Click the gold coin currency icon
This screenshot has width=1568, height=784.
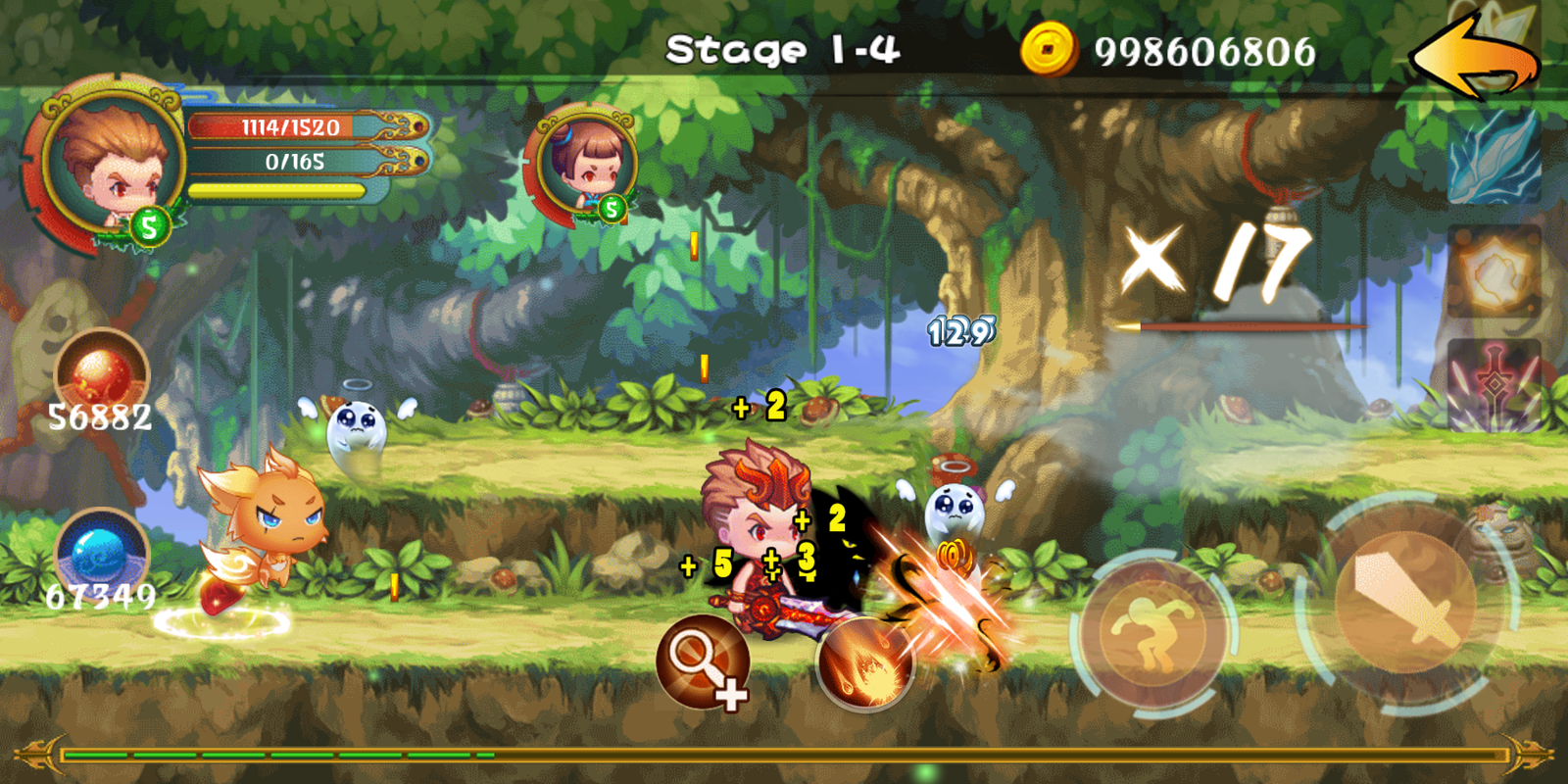pos(1049,49)
